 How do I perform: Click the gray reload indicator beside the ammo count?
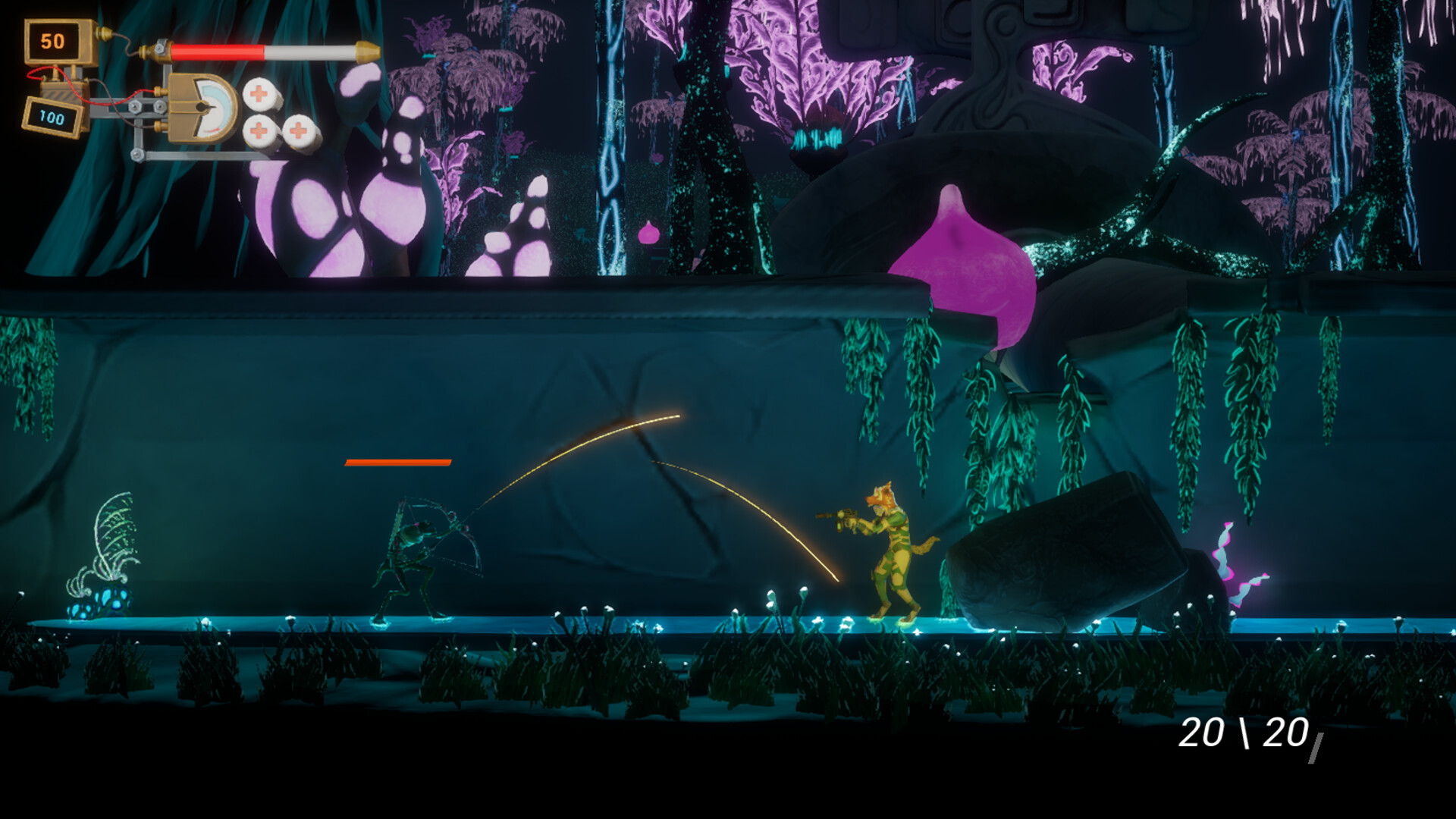click(1316, 748)
